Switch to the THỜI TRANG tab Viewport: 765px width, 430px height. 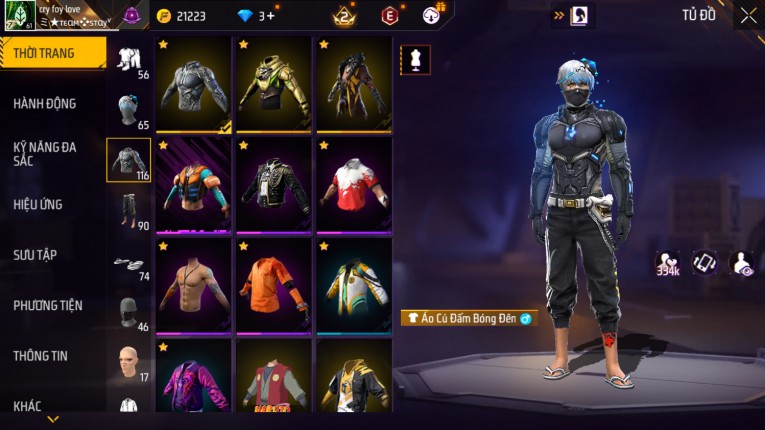(x=45, y=53)
